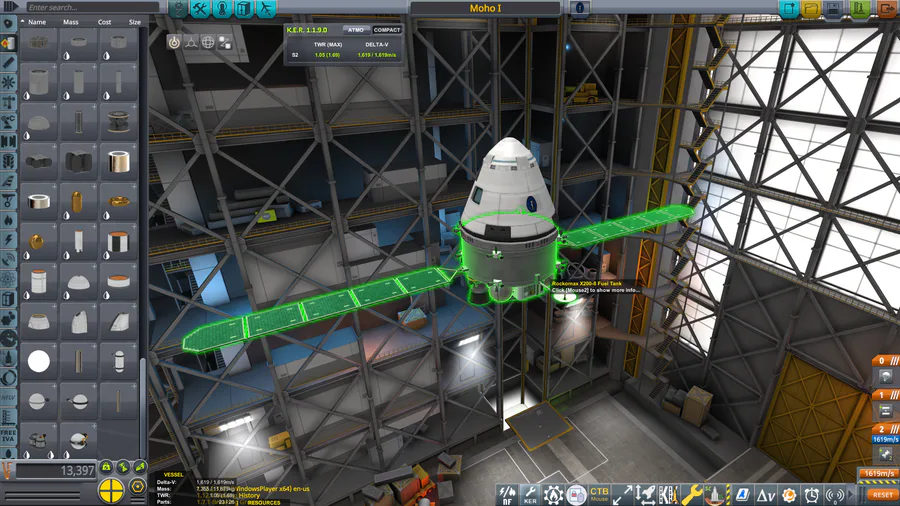
Task: Open the new vessel button
Action: pyautogui.click(x=788, y=9)
